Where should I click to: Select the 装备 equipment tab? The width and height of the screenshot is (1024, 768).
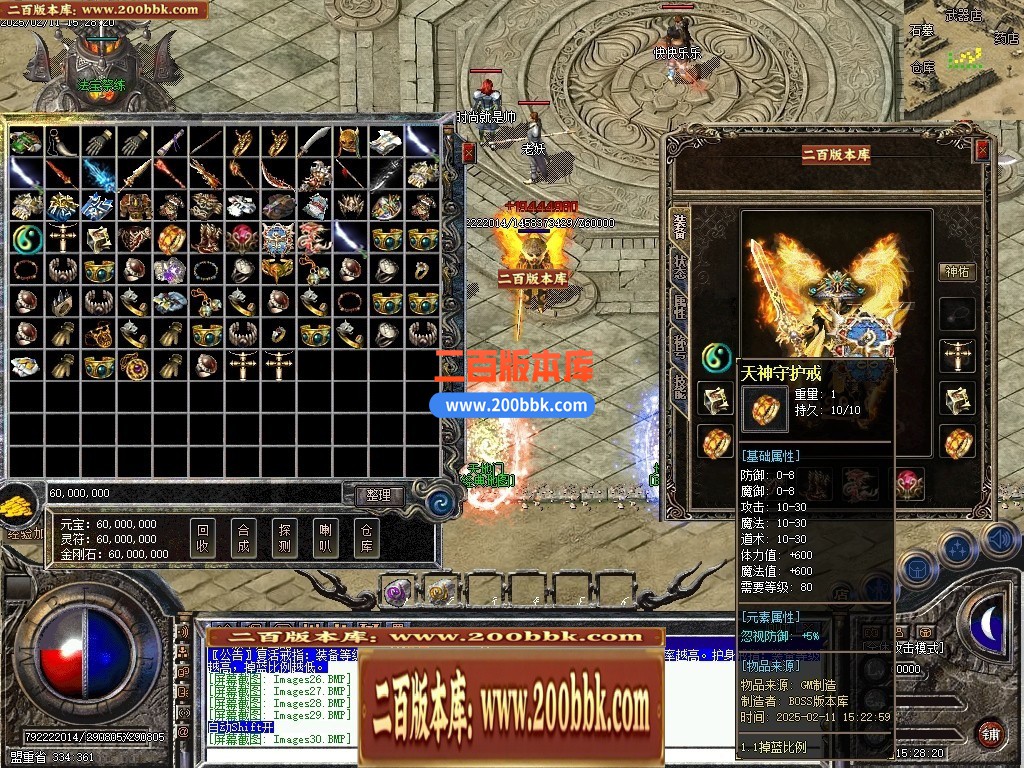(680, 226)
